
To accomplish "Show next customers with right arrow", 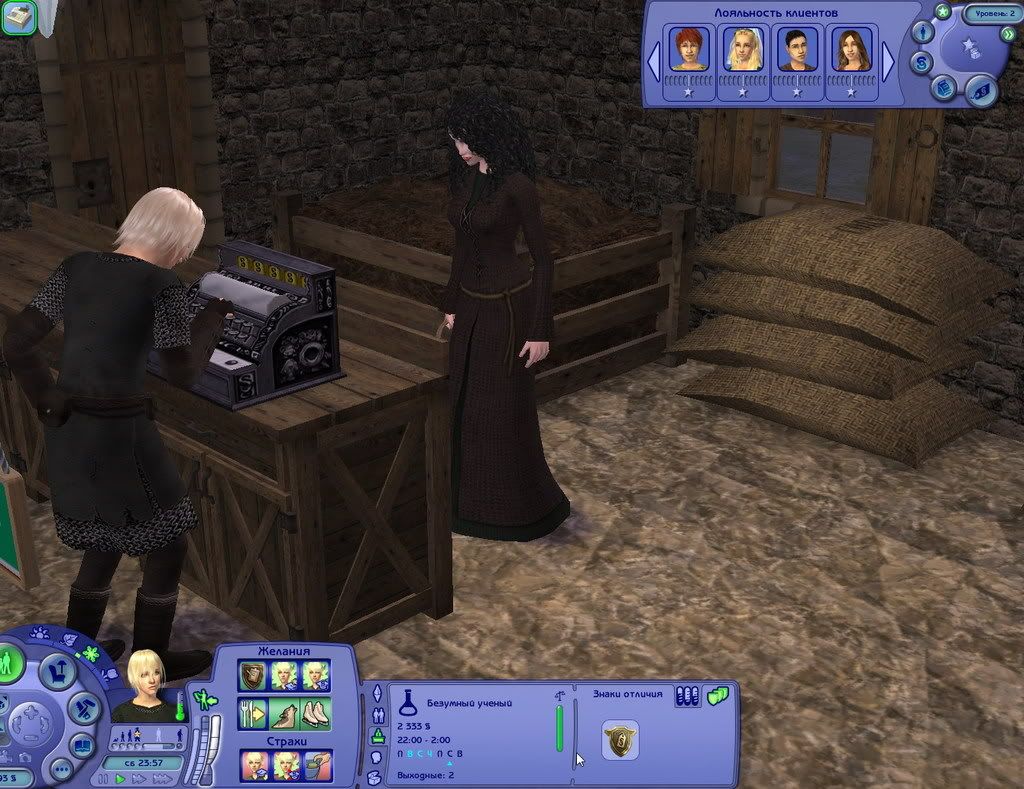I will [x=887, y=62].
